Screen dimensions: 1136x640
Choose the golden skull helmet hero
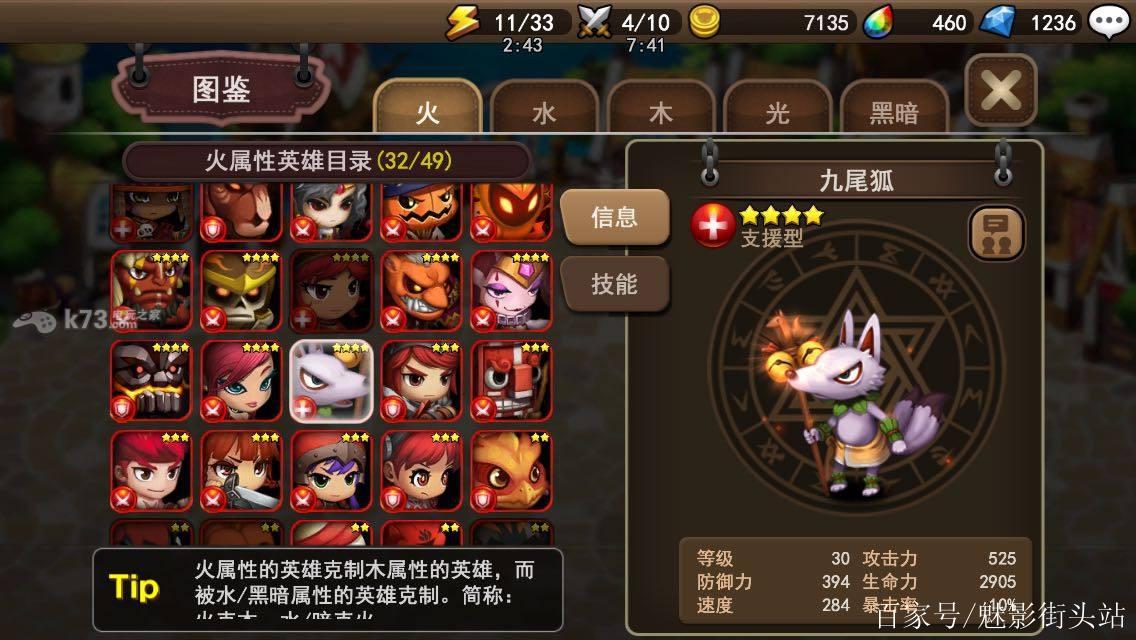click(x=241, y=290)
